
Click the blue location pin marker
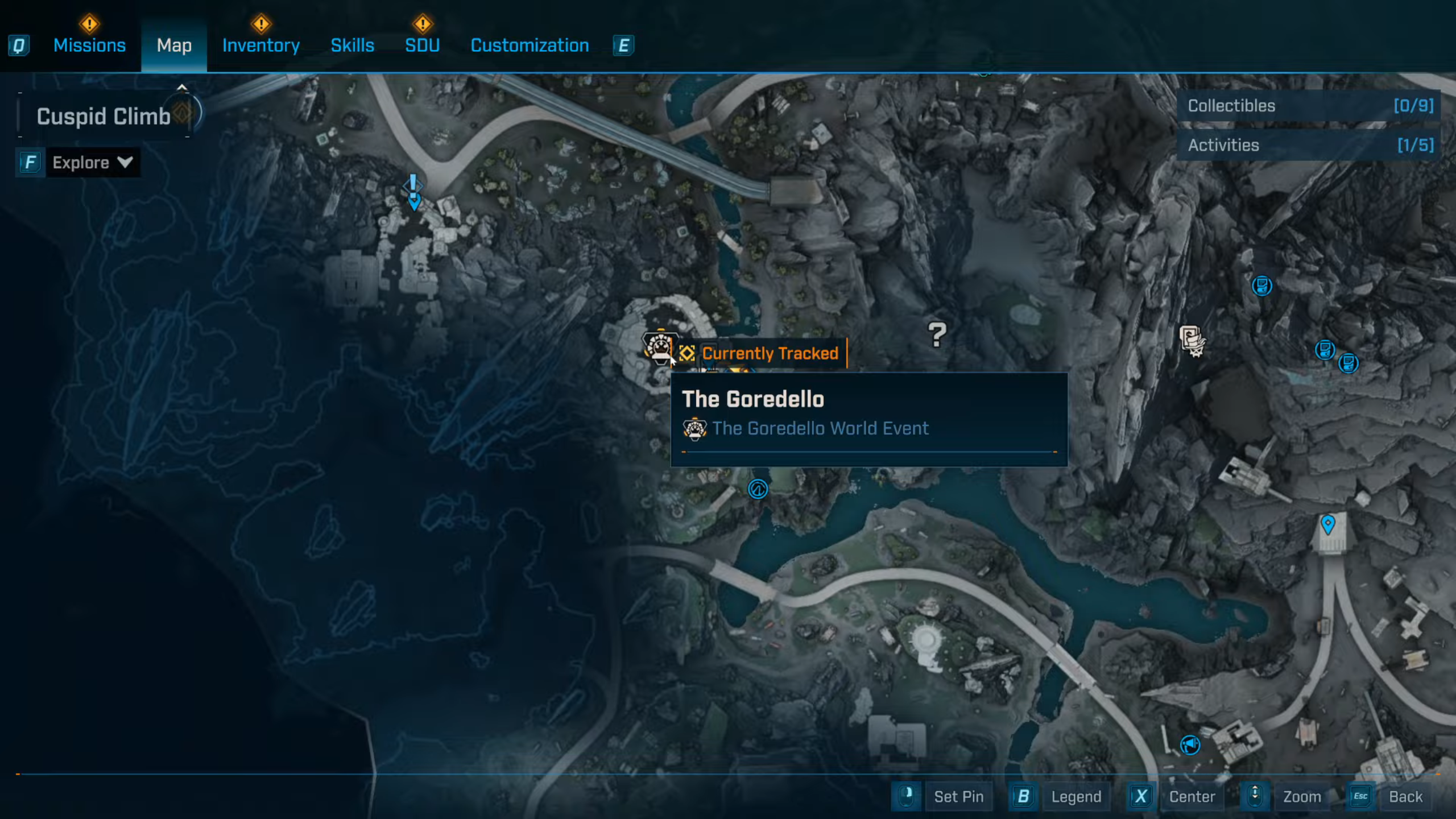(1327, 524)
